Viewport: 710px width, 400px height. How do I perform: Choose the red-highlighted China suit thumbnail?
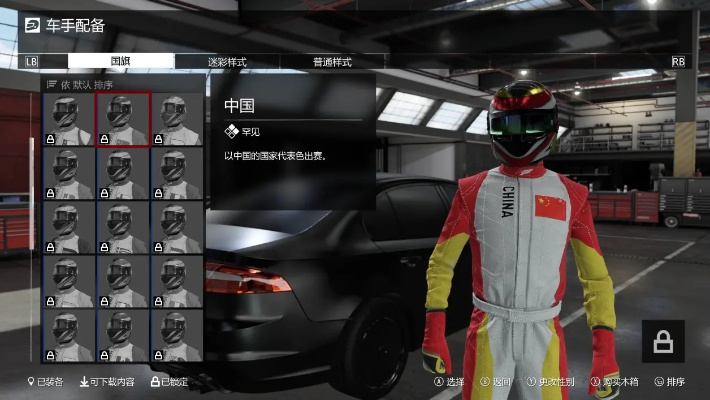[x=123, y=120]
